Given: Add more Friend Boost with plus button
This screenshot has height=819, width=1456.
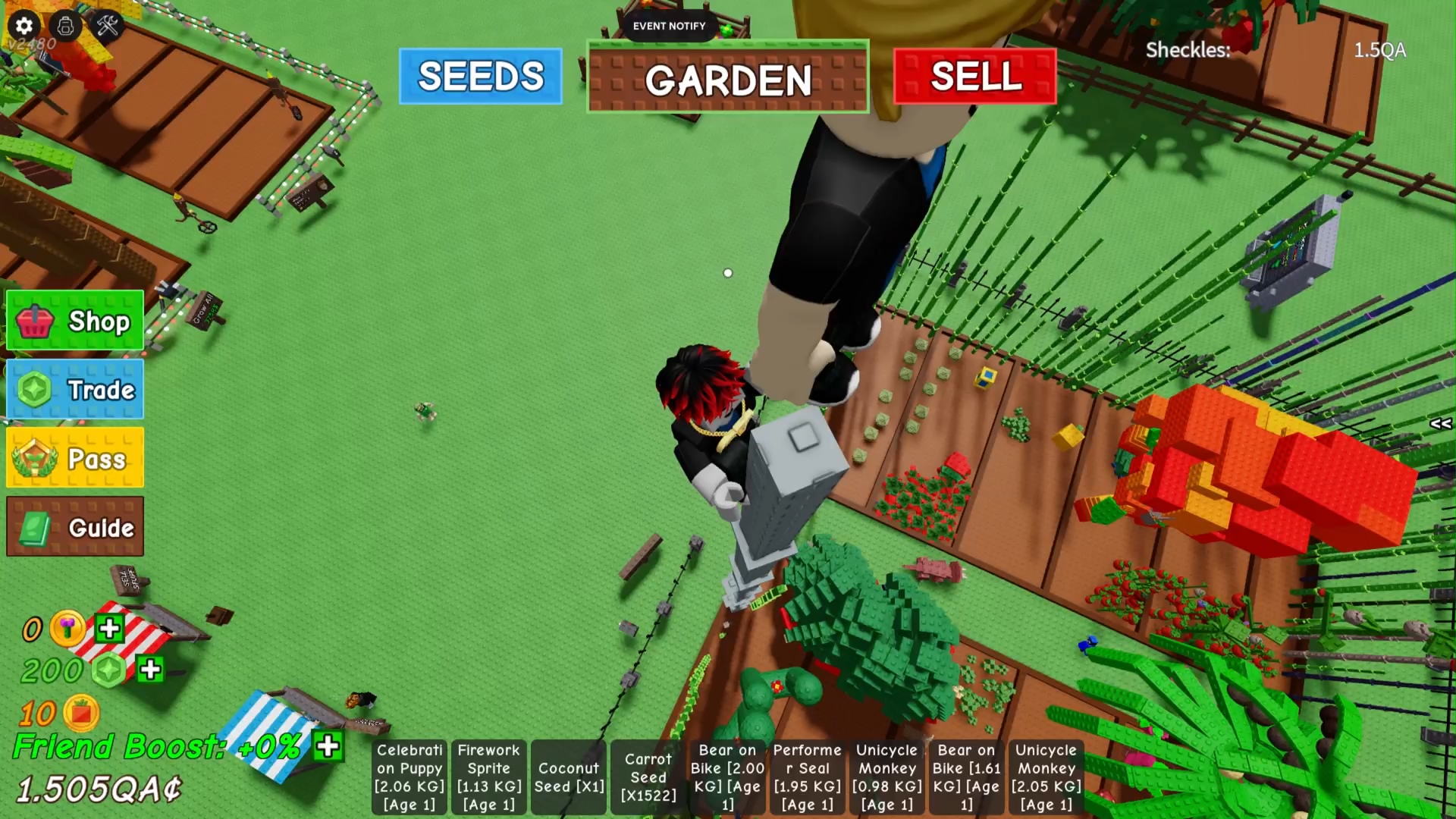Looking at the screenshot, I should [328, 746].
